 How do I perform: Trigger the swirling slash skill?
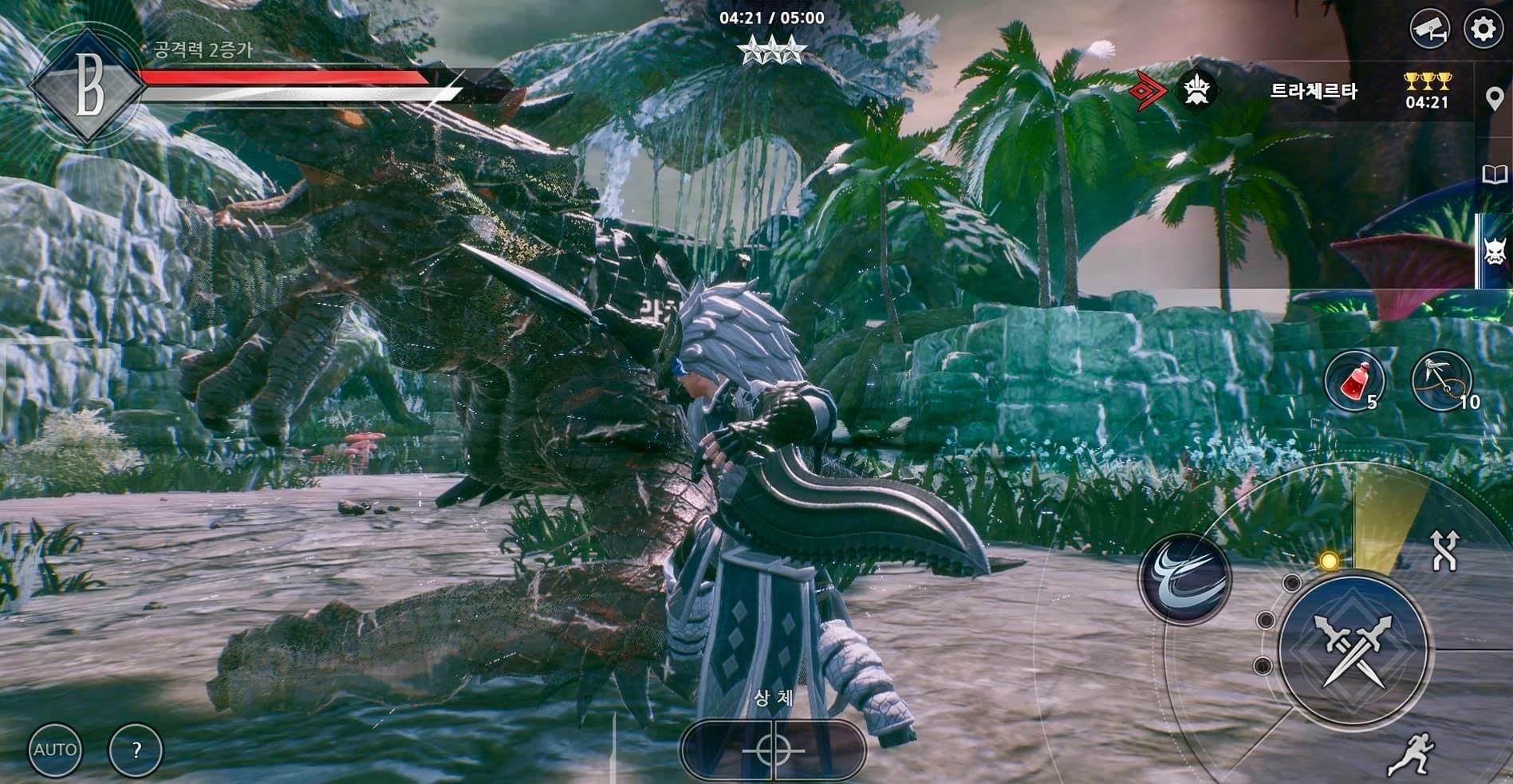(x=1184, y=577)
